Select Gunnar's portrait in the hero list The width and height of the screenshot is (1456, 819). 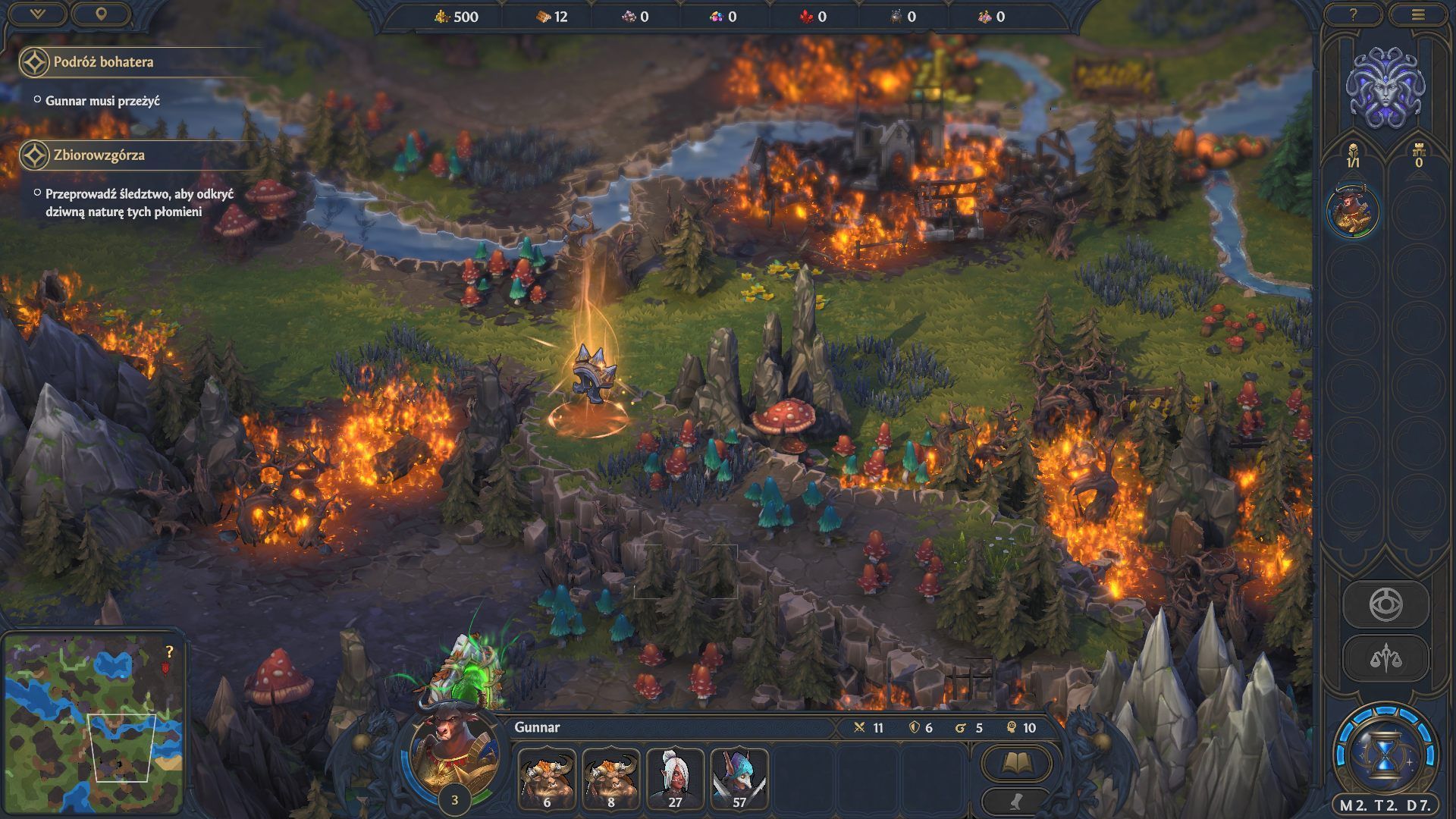point(1353,211)
